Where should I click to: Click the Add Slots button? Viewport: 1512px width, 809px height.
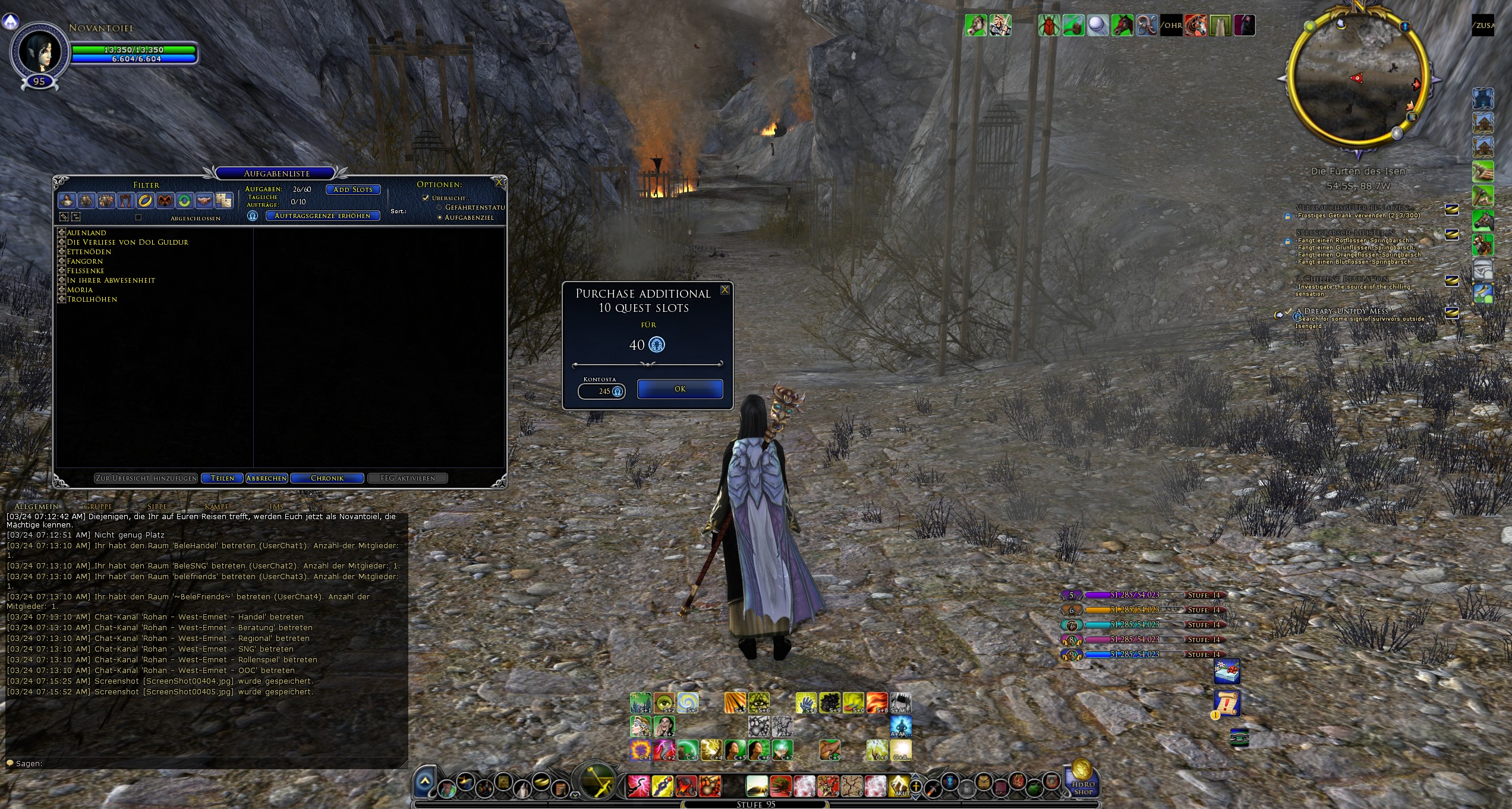353,189
